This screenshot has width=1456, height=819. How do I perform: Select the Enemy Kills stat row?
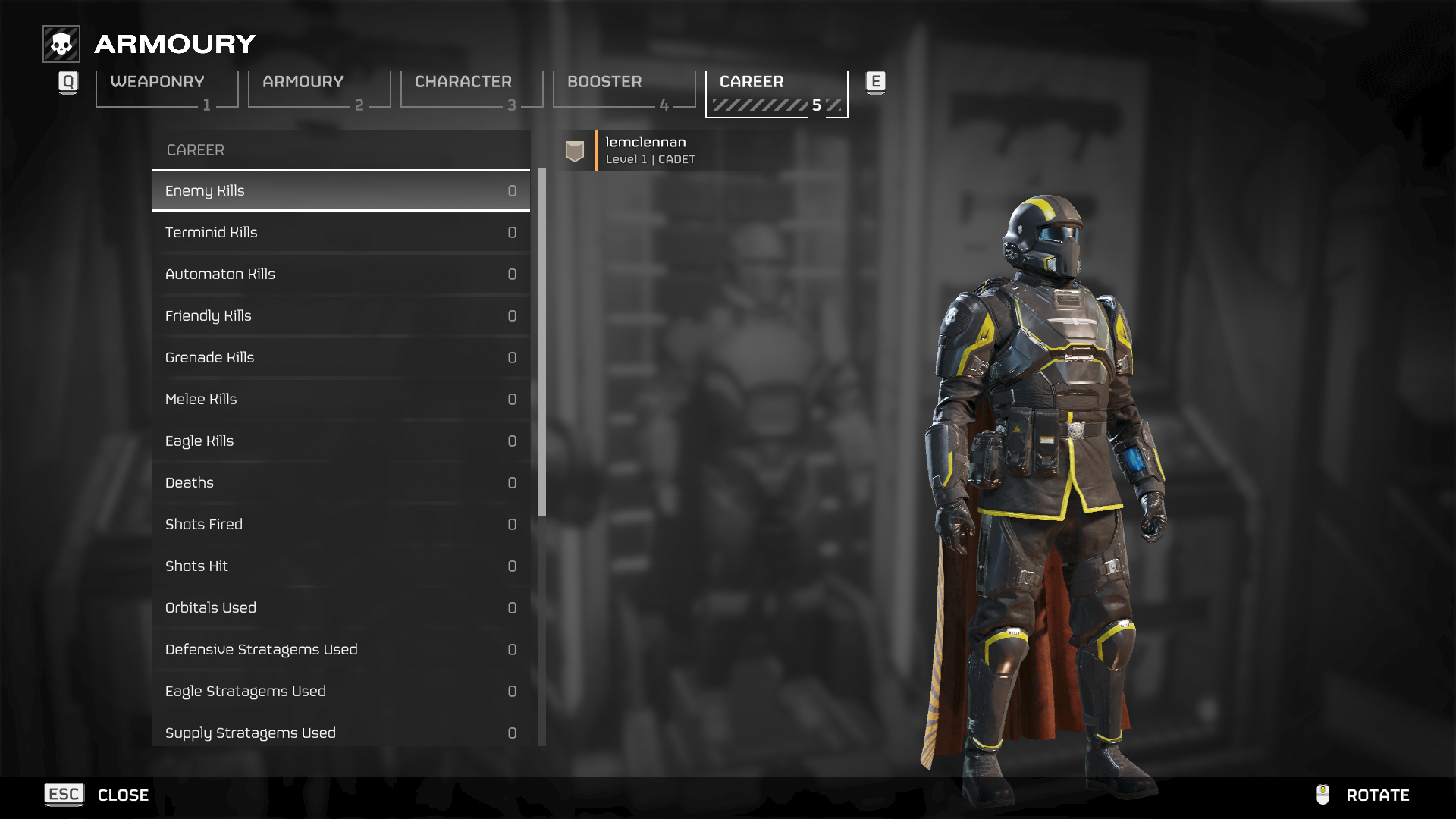(340, 191)
